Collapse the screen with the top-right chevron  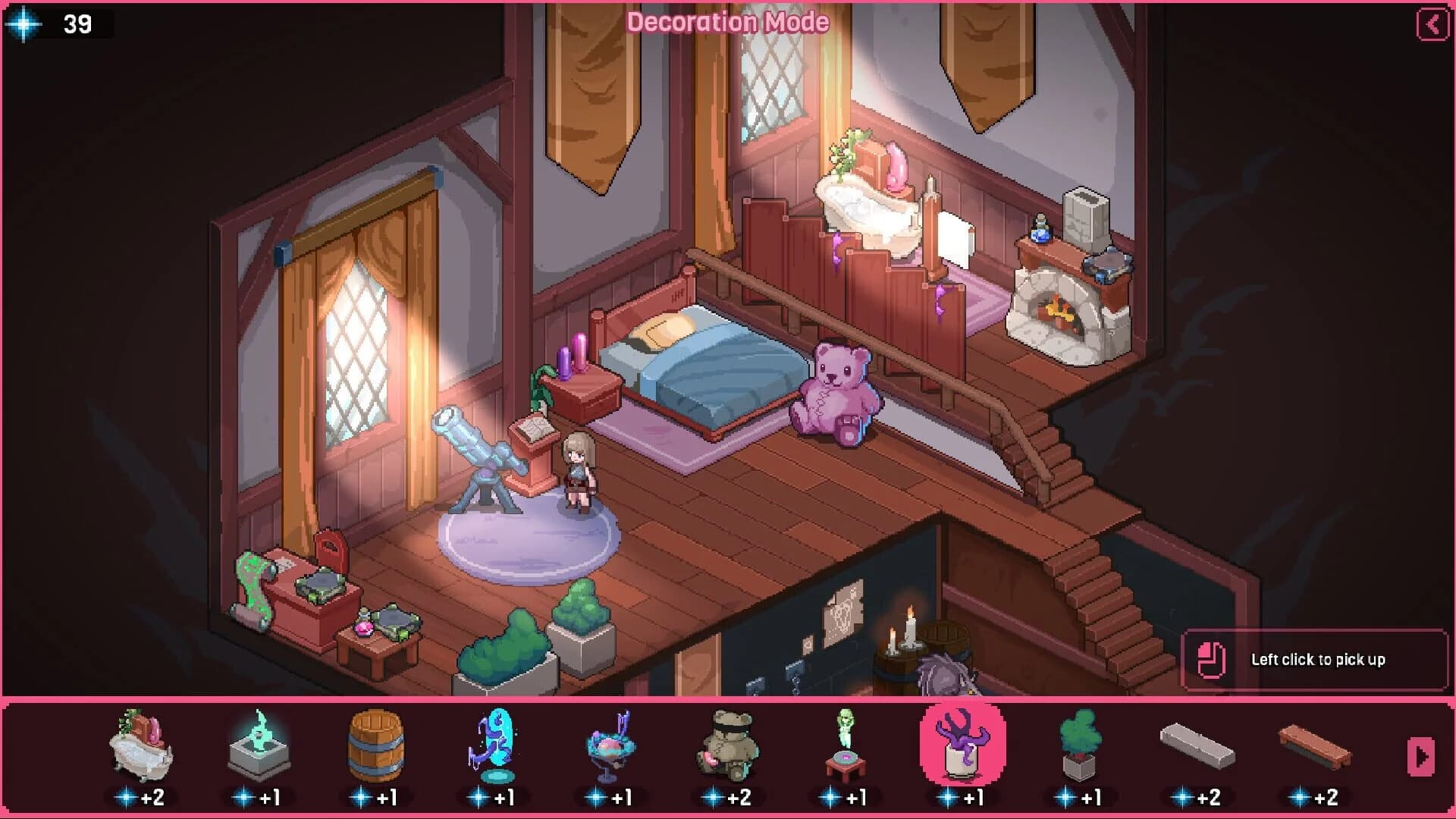1432,23
